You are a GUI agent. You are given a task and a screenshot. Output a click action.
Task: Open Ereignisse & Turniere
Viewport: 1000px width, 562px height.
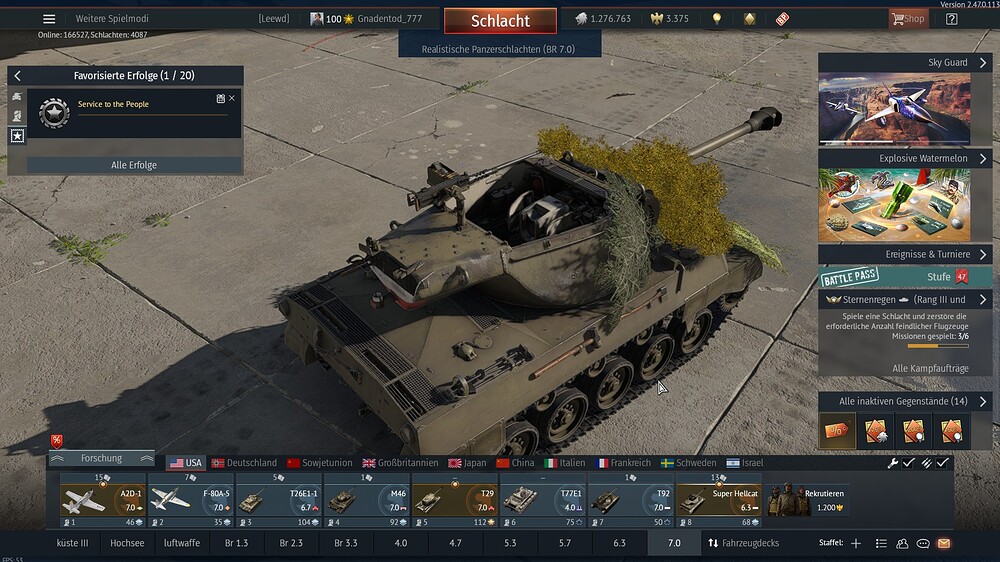(x=905, y=254)
